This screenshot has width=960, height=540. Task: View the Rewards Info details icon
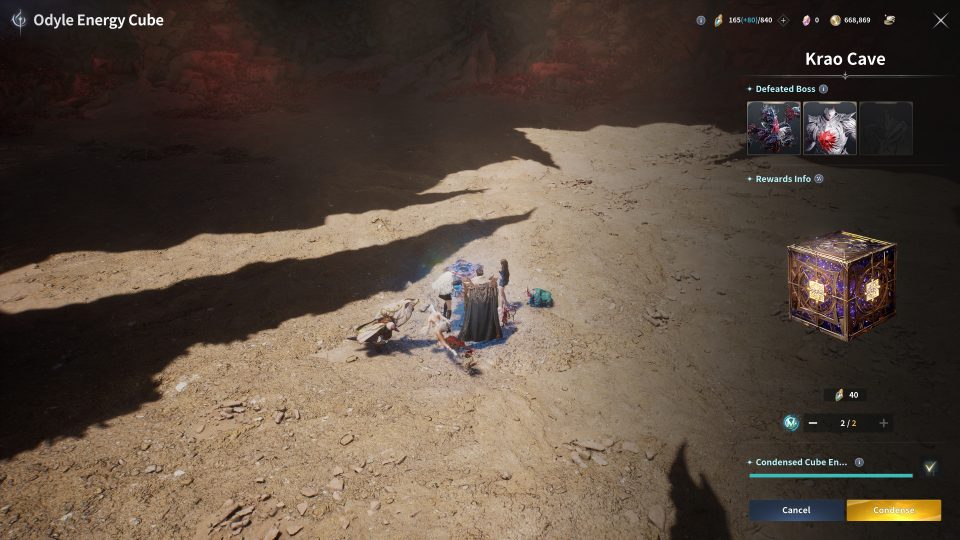point(819,179)
